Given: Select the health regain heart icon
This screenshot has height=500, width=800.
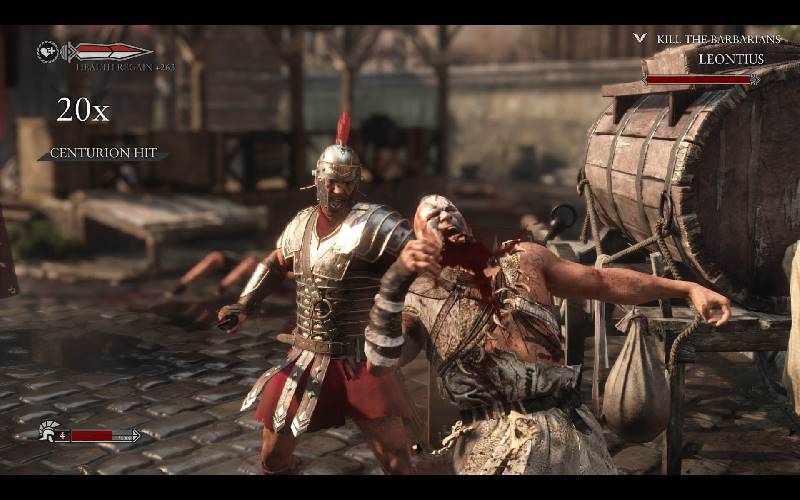Looking at the screenshot, I should tap(47, 51).
